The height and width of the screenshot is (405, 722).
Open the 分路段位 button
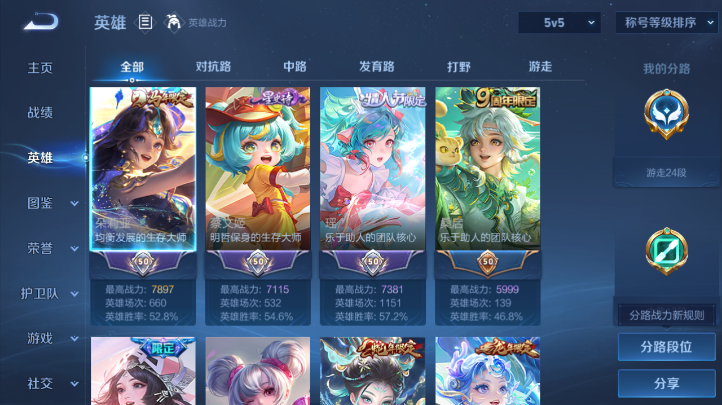click(666, 347)
